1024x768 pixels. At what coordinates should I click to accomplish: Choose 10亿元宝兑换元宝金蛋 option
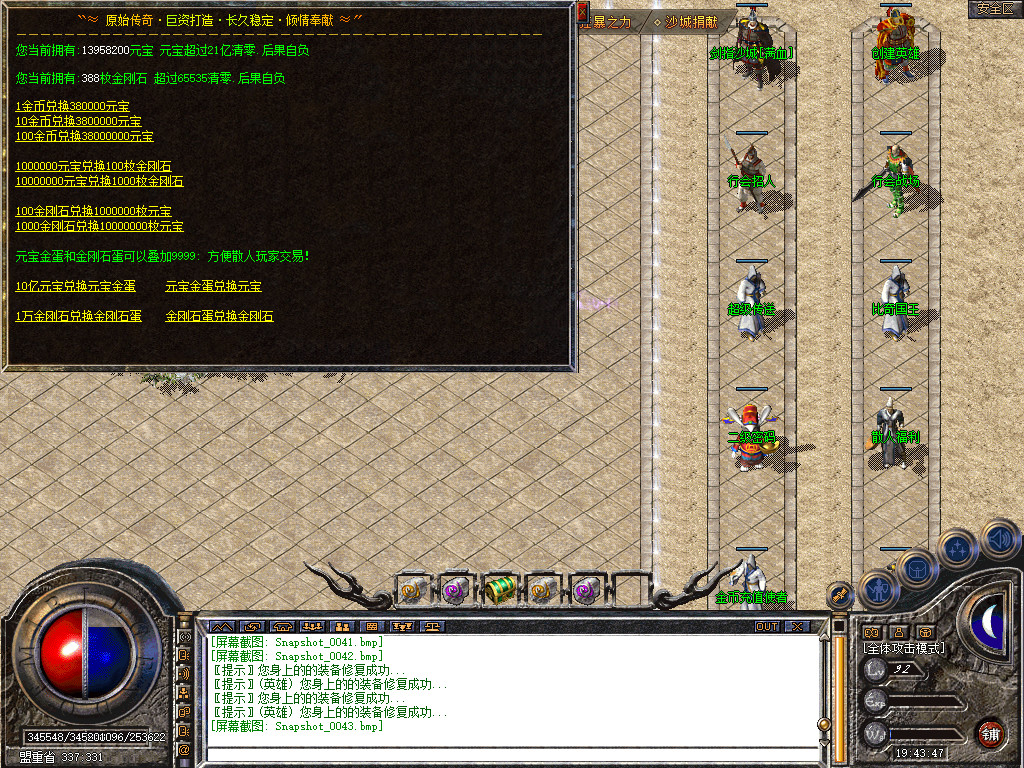[x=75, y=286]
